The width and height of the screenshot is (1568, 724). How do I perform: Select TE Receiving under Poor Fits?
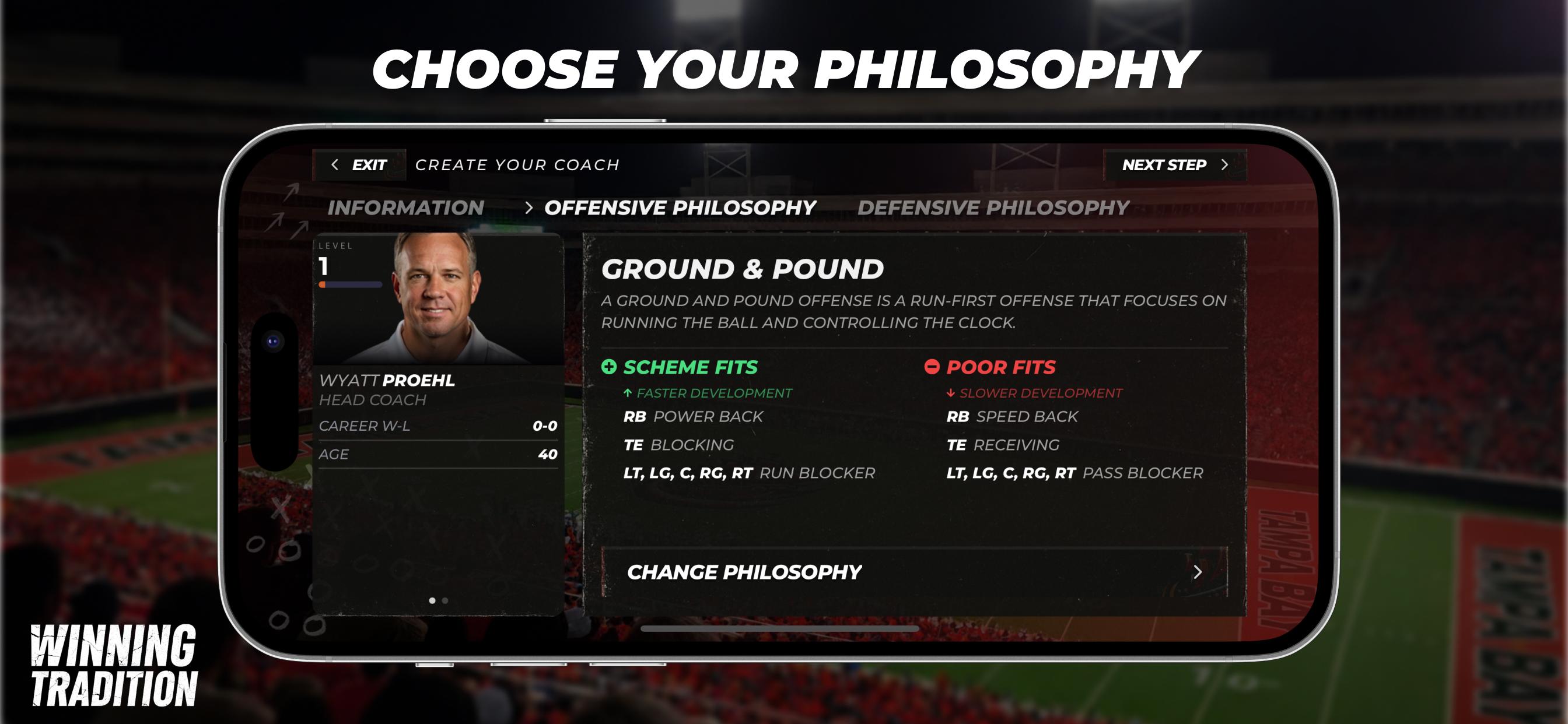[1005, 445]
